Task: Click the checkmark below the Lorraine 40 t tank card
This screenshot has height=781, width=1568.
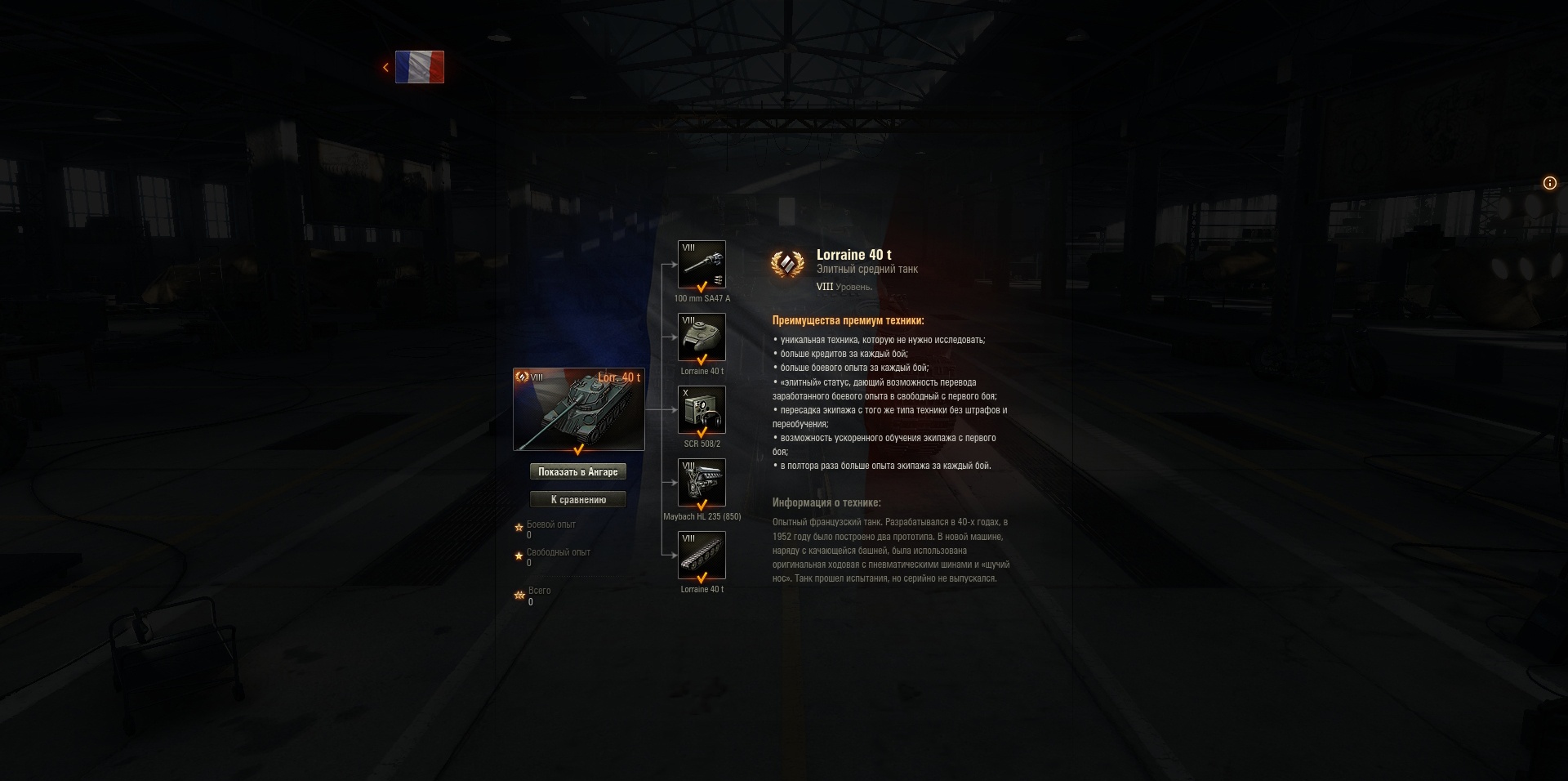Action: coord(578,449)
